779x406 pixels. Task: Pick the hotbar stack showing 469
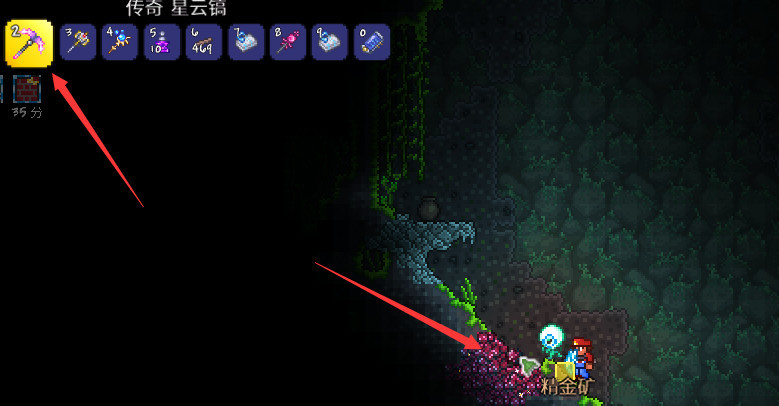click(x=204, y=43)
